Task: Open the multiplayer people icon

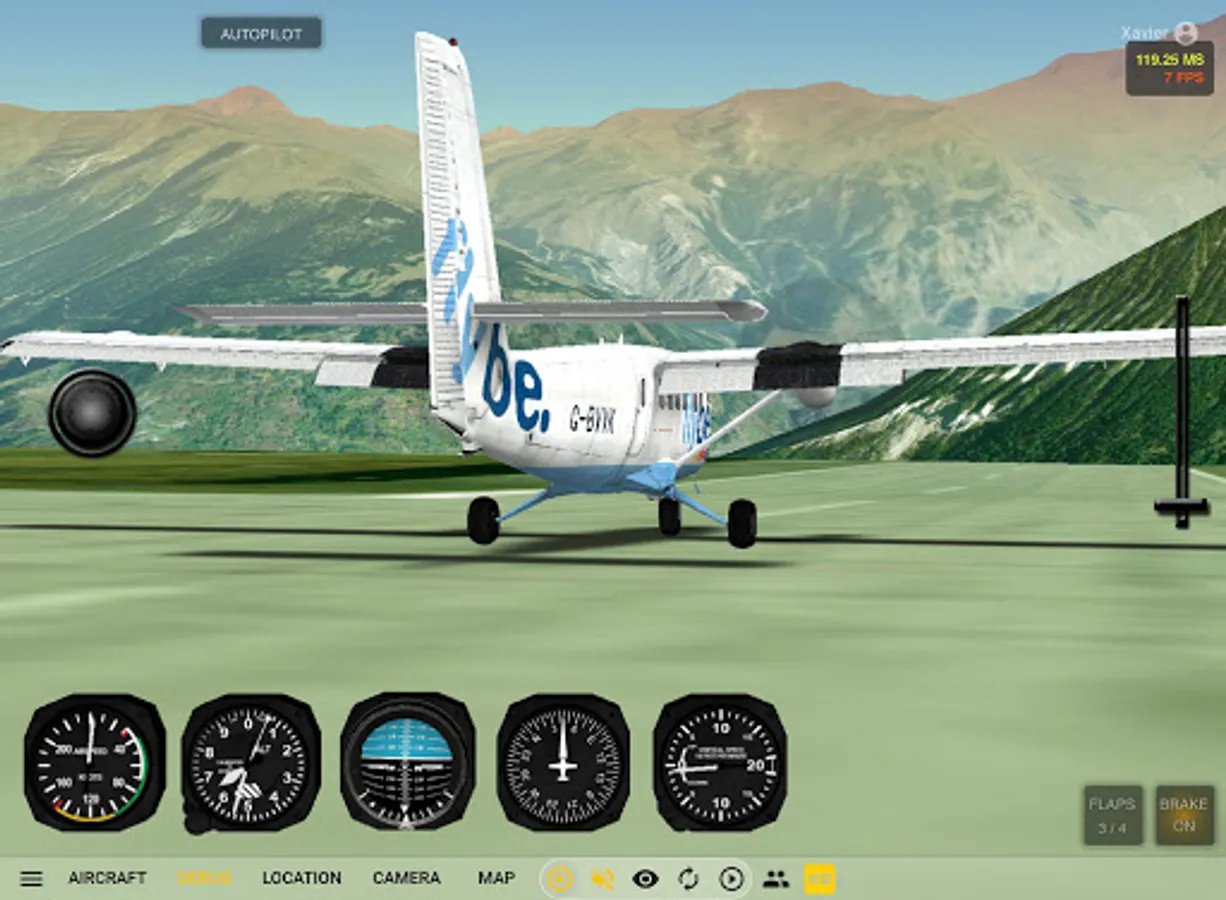Action: pos(776,879)
